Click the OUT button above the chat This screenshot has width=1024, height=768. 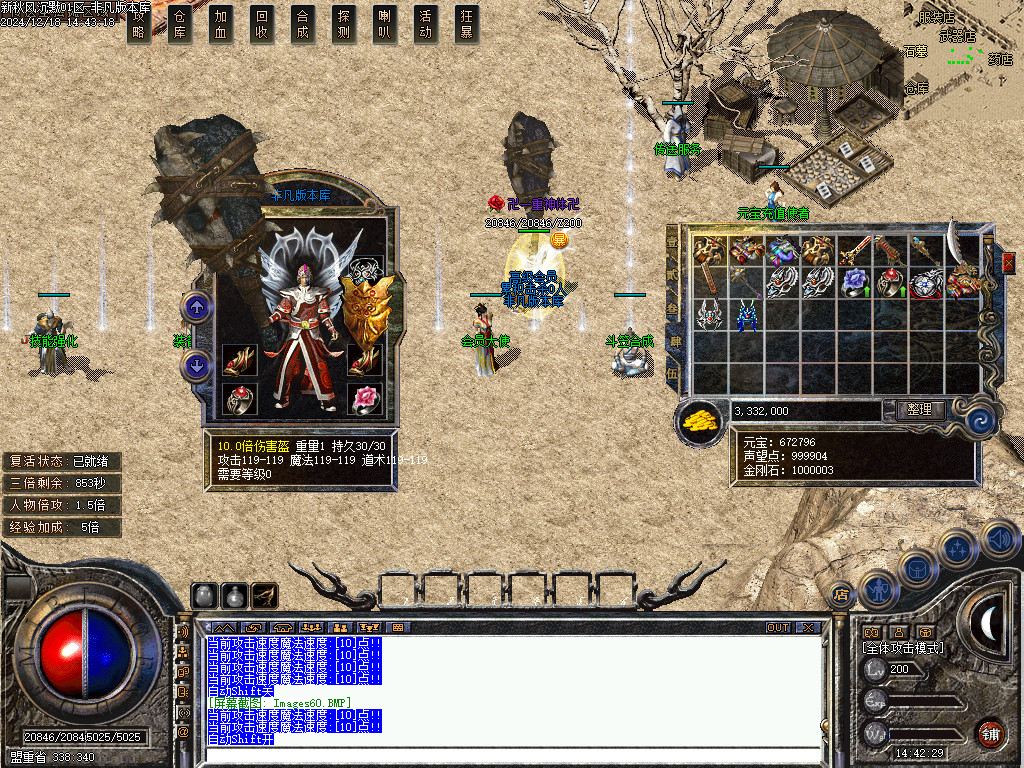tap(778, 628)
